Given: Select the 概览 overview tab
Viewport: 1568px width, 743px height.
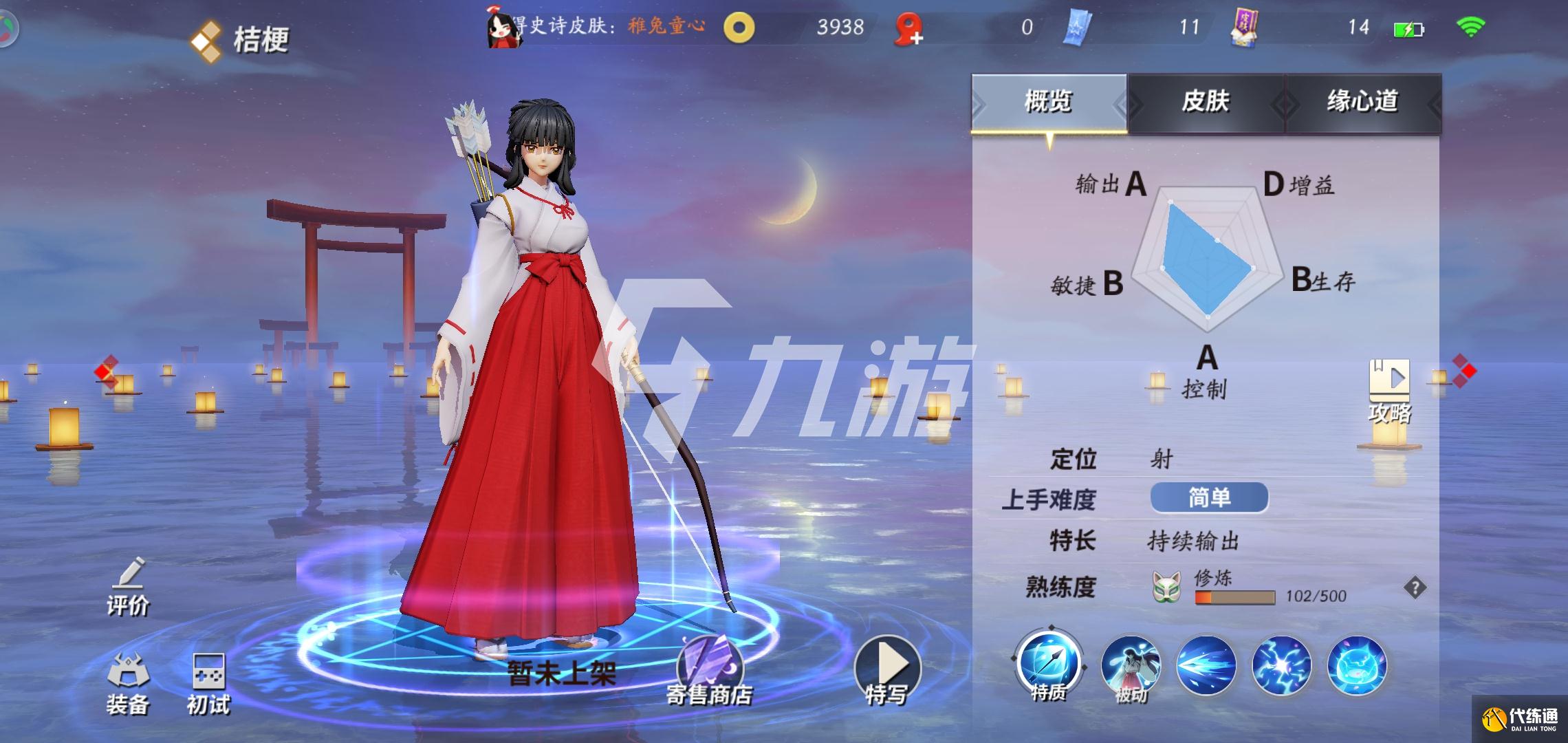Looking at the screenshot, I should (x=1049, y=102).
